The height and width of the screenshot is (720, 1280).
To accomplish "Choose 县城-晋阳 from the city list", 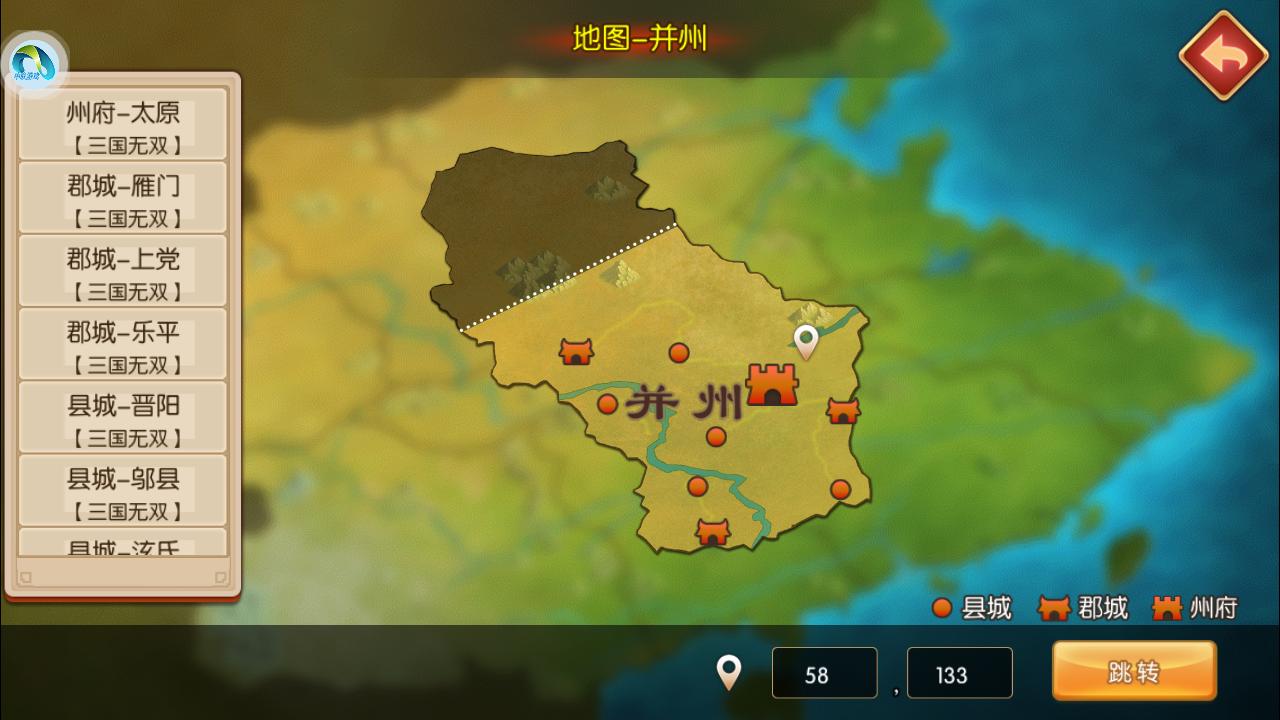I will tap(122, 415).
